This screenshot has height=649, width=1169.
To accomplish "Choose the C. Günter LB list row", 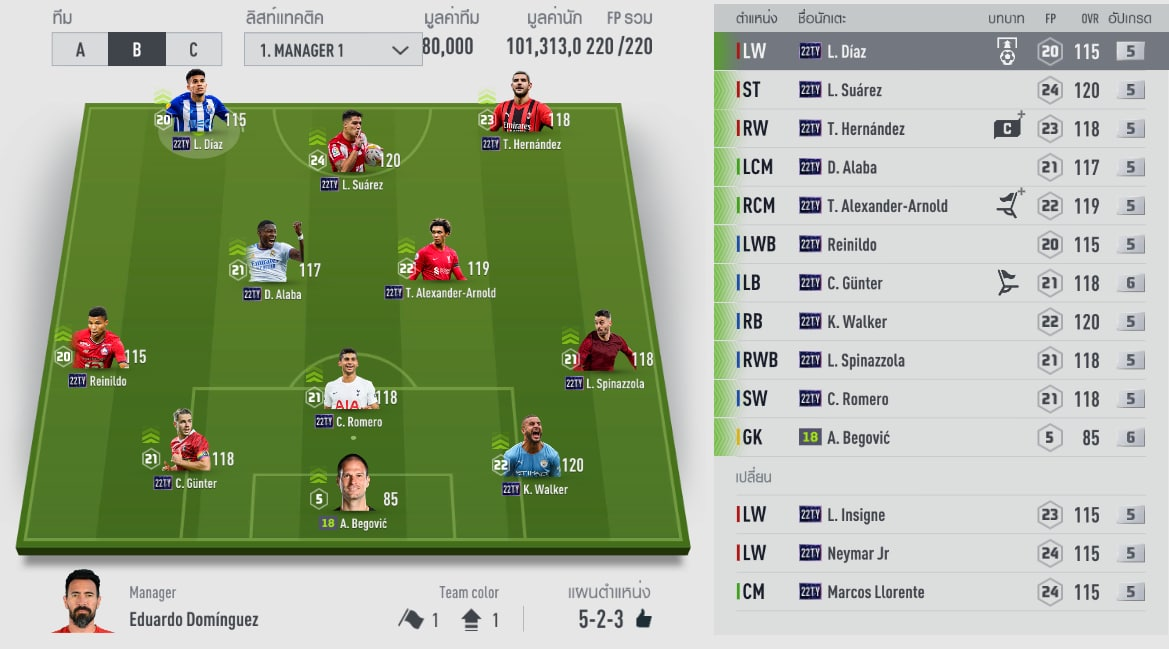I will pos(940,283).
